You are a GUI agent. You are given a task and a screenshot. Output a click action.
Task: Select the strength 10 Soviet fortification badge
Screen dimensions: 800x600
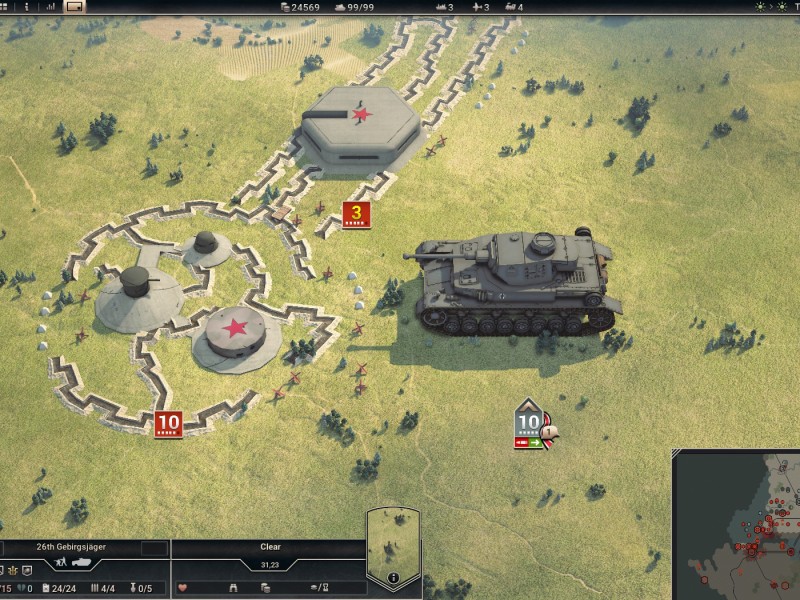[168, 424]
